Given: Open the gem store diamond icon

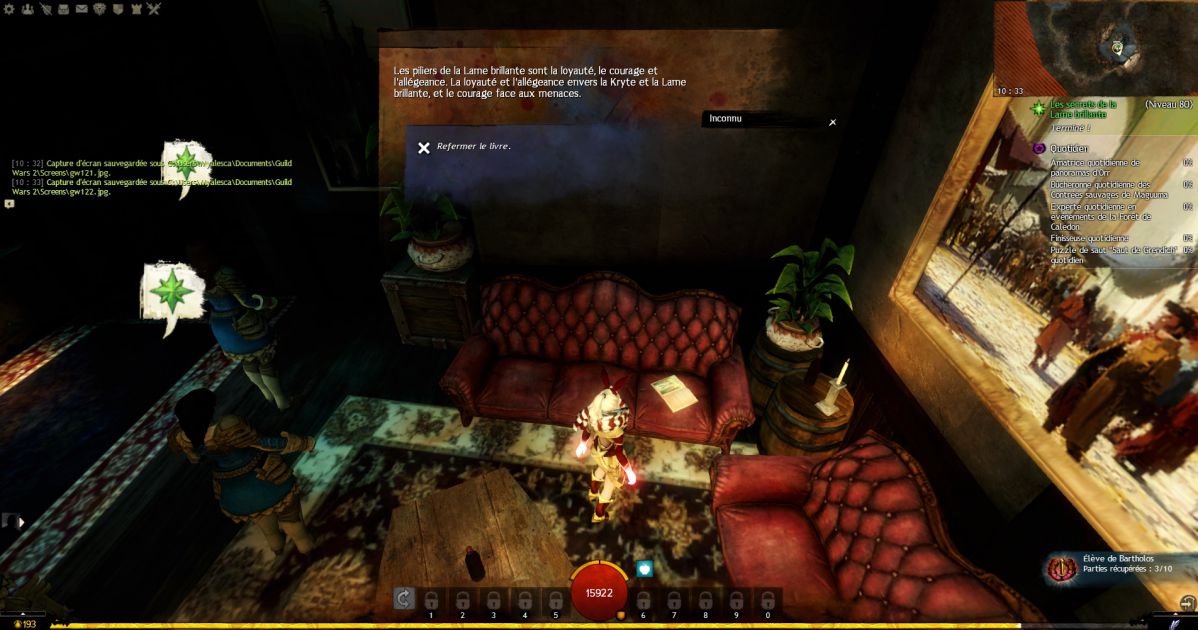Looking at the screenshot, I should (99, 9).
